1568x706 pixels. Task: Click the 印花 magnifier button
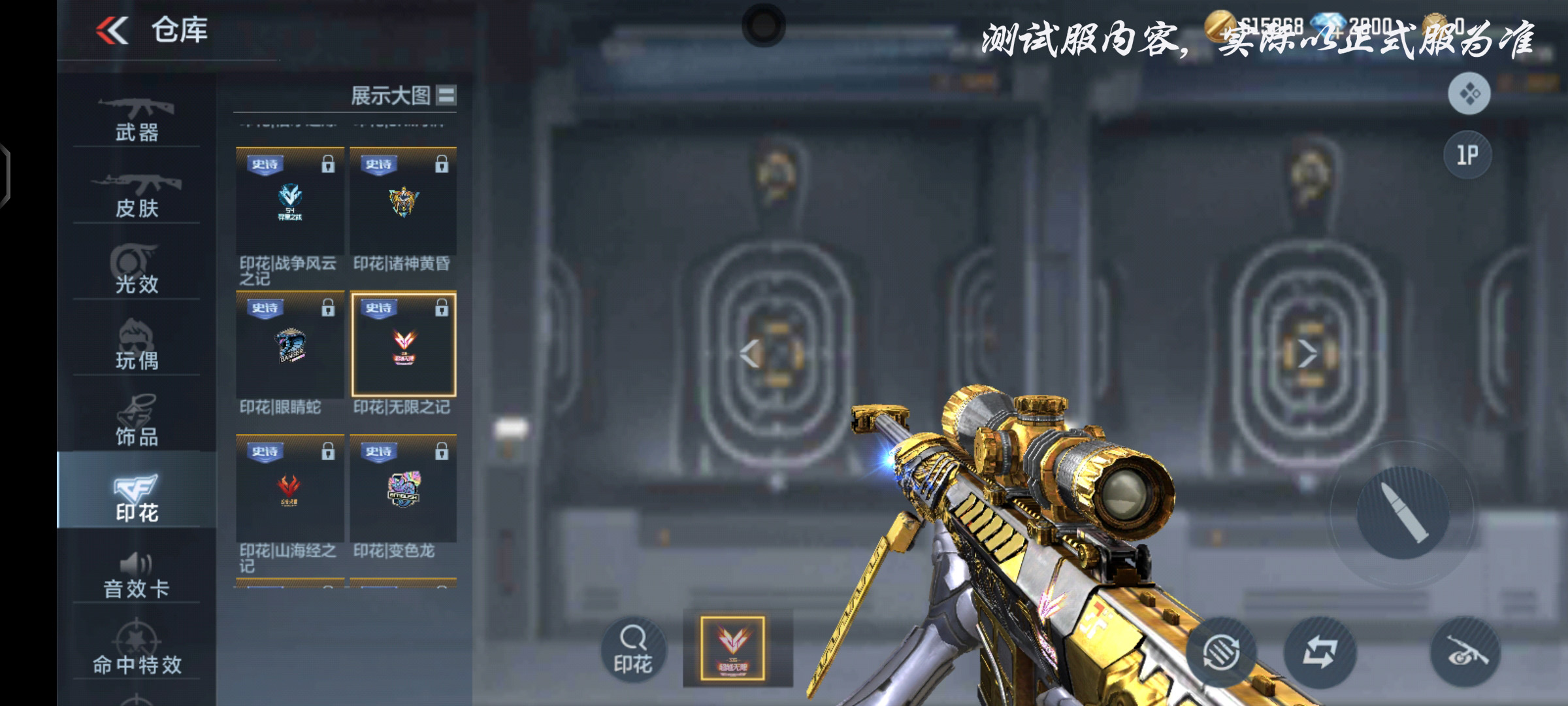632,649
